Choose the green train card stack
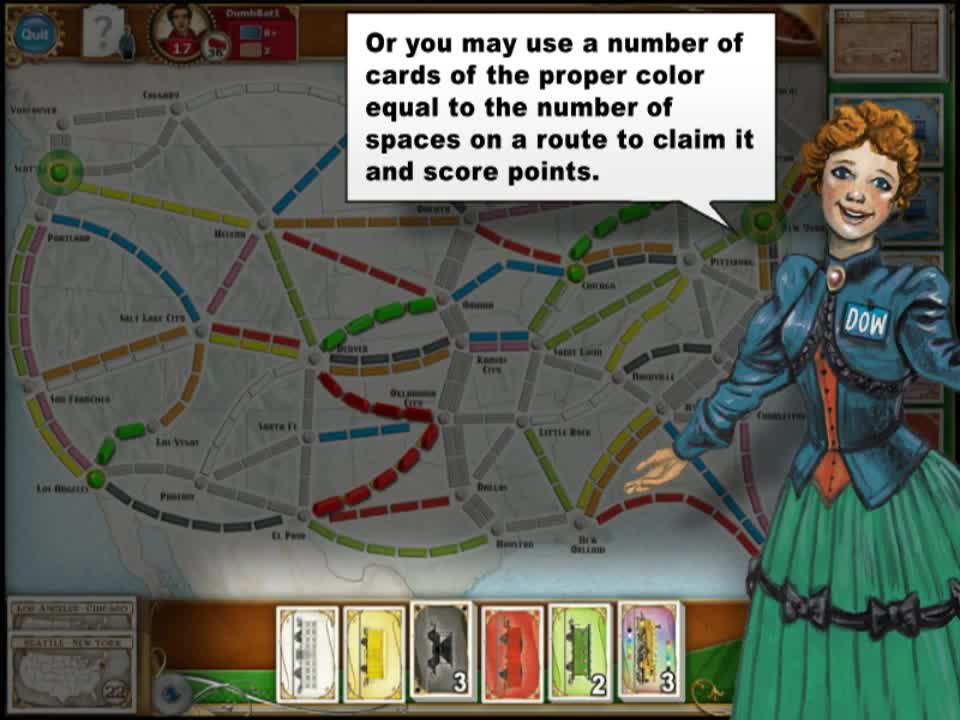This screenshot has height=720, width=960. 580,651
